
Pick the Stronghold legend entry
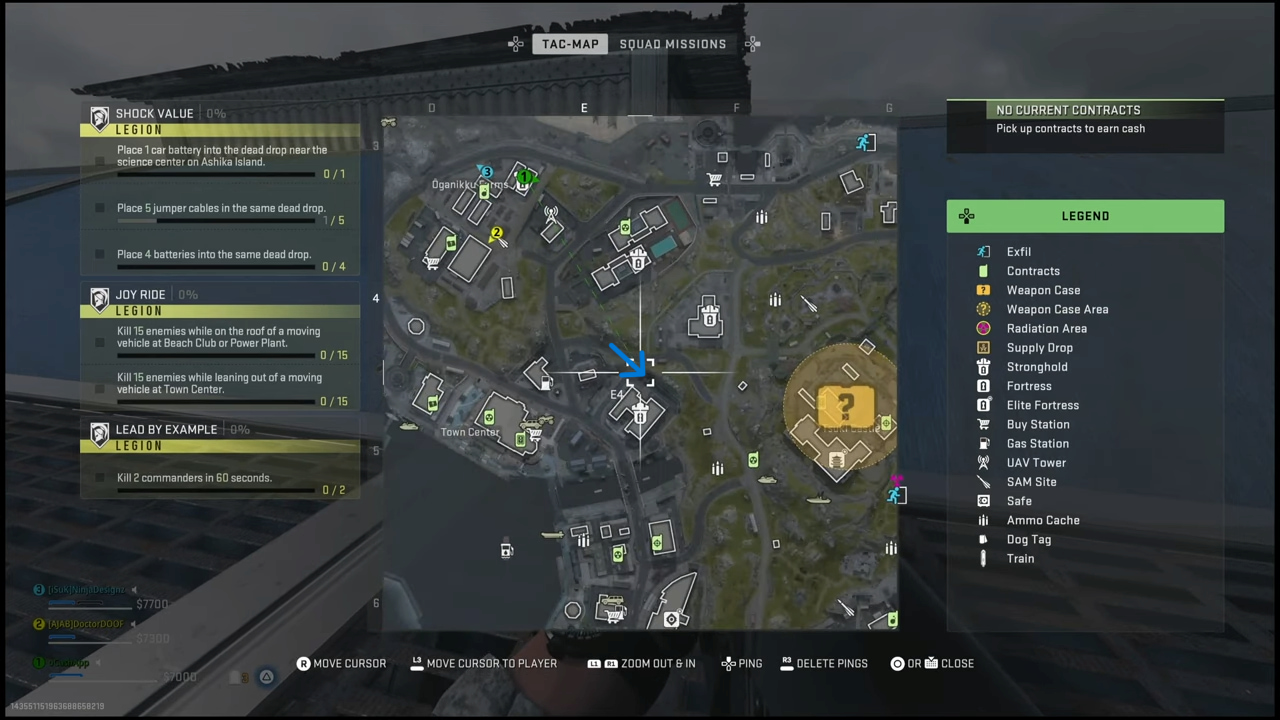[x=1036, y=367]
